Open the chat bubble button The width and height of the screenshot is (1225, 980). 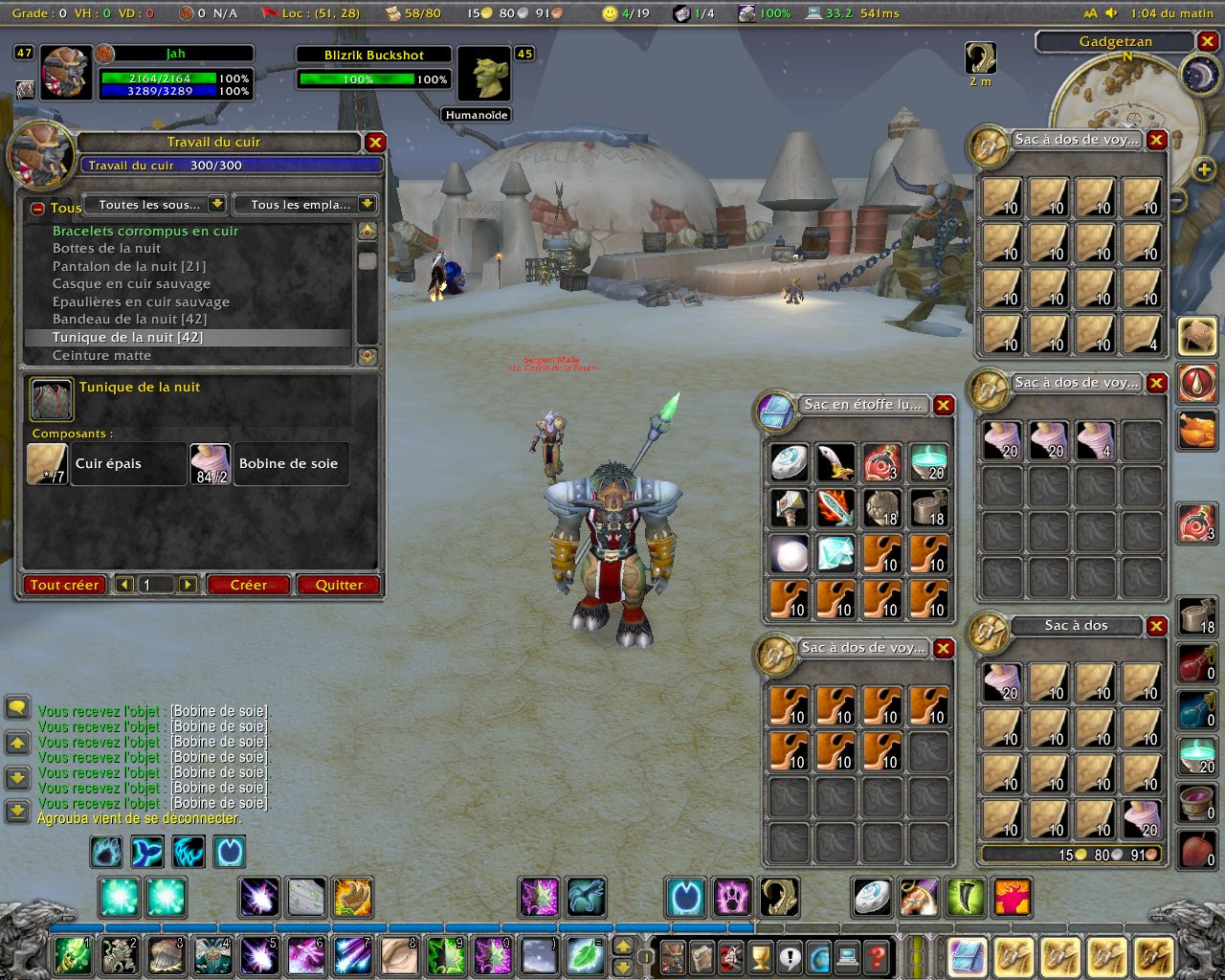coord(17,707)
